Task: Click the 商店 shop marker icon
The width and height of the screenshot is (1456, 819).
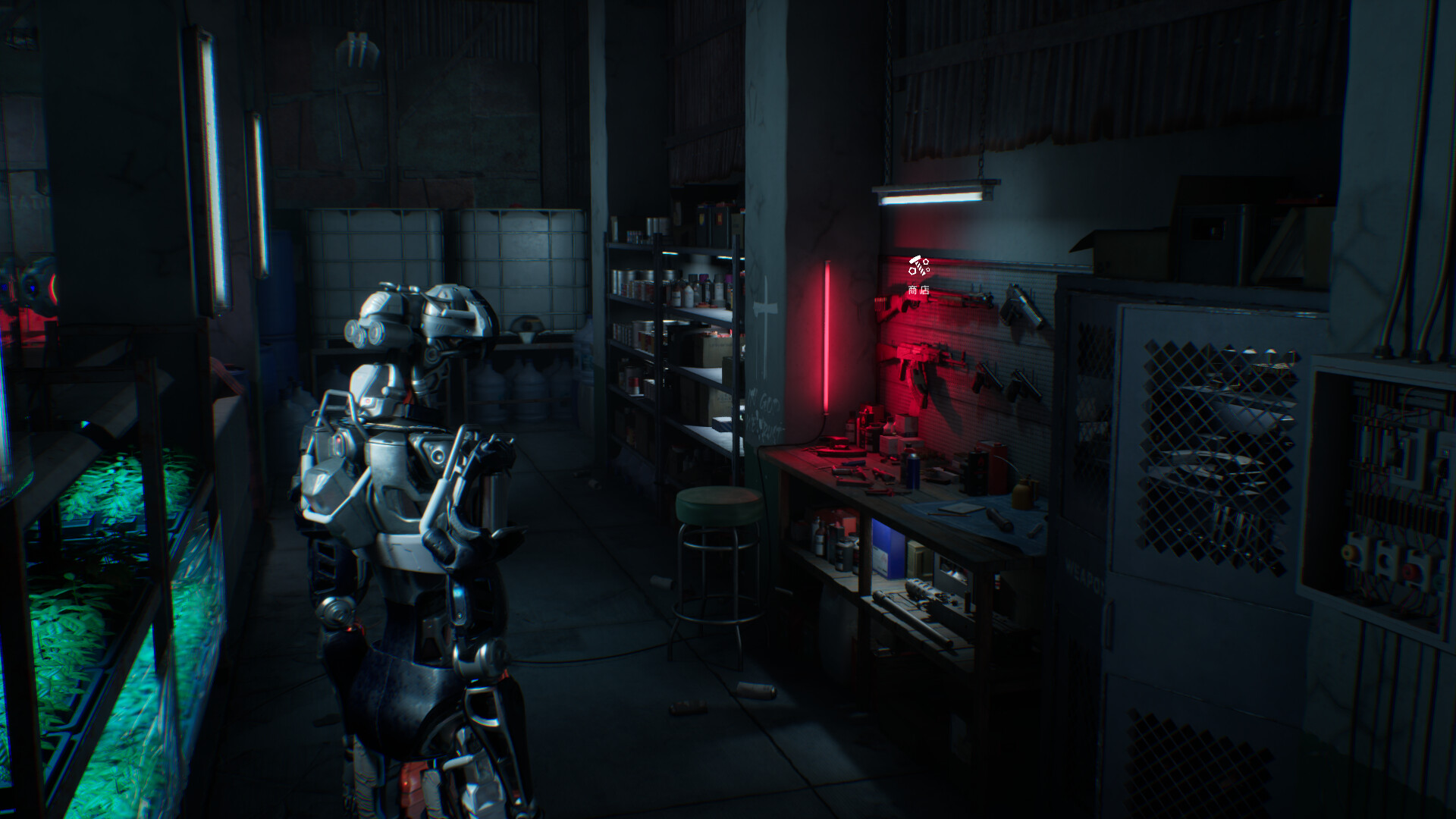Action: tap(918, 266)
